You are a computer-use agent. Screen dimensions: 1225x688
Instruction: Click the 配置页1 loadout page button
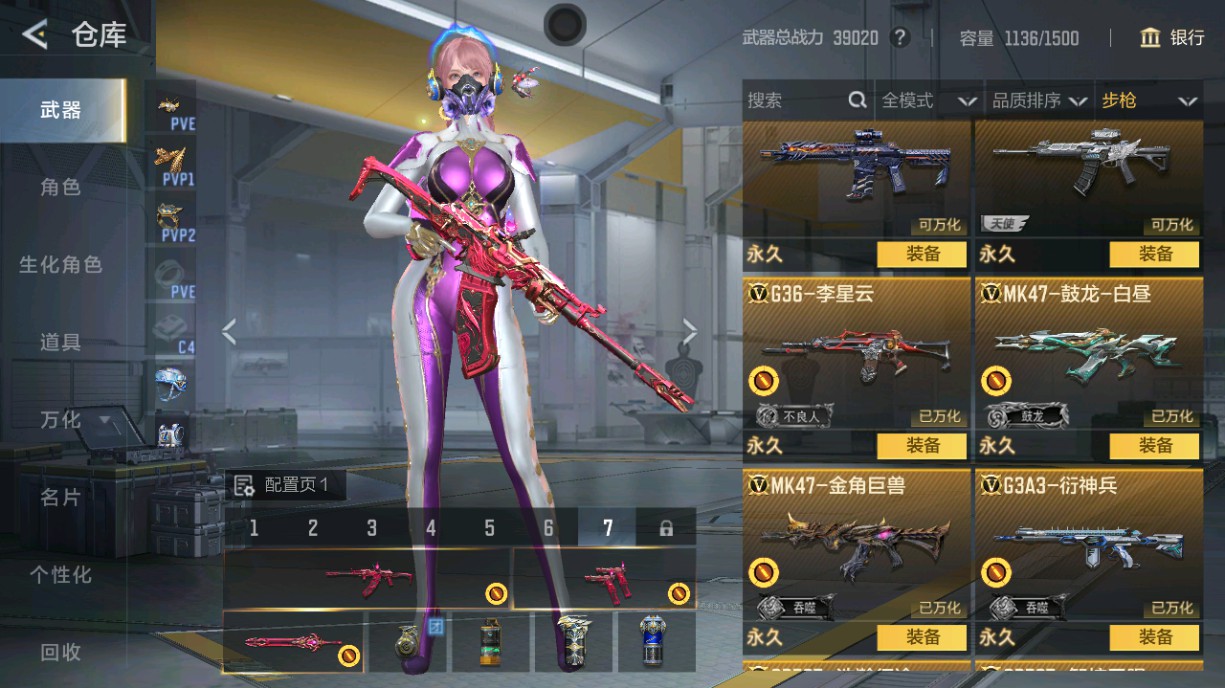[x=288, y=486]
